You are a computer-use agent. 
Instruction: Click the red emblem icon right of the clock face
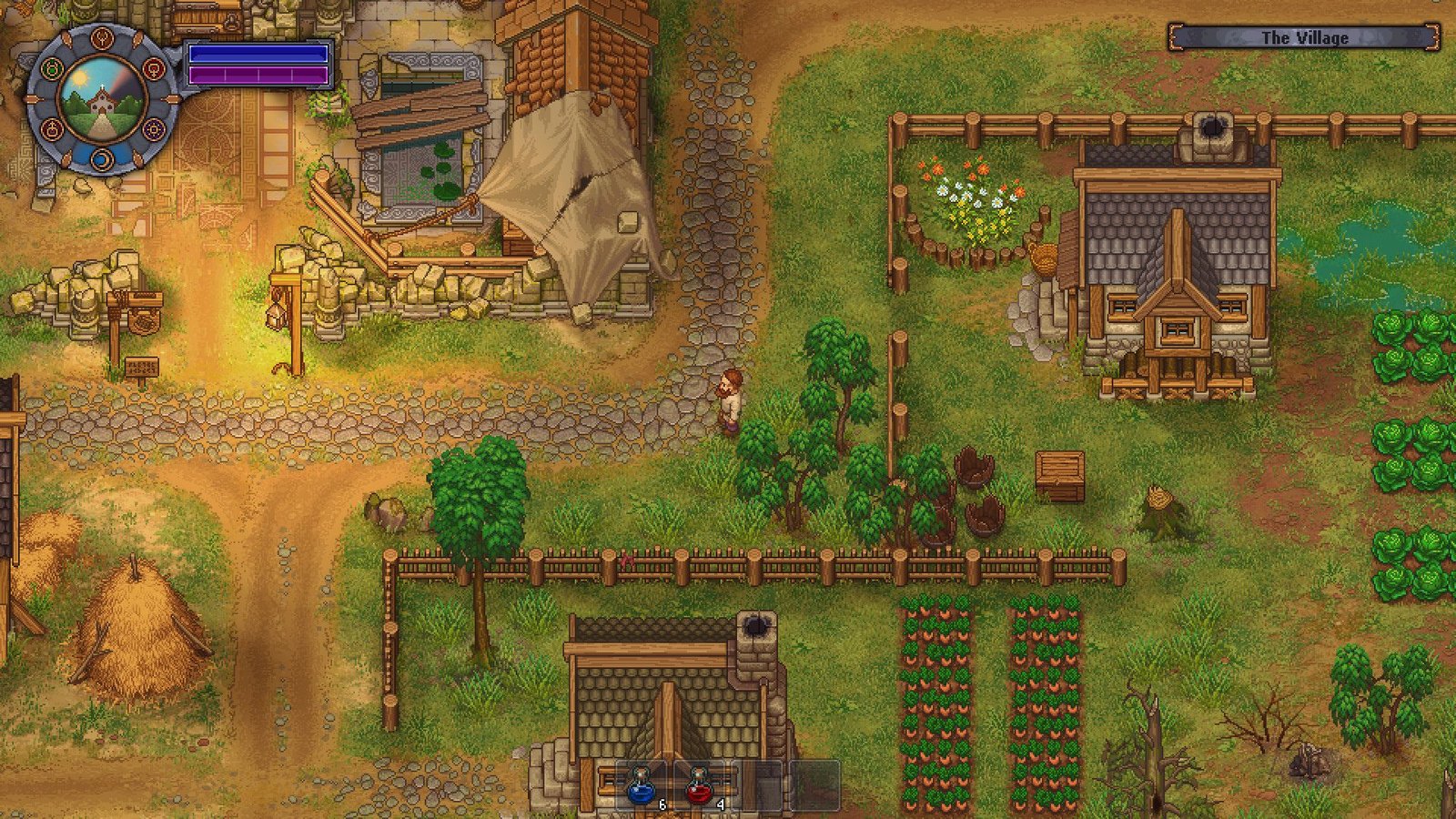pos(155,70)
